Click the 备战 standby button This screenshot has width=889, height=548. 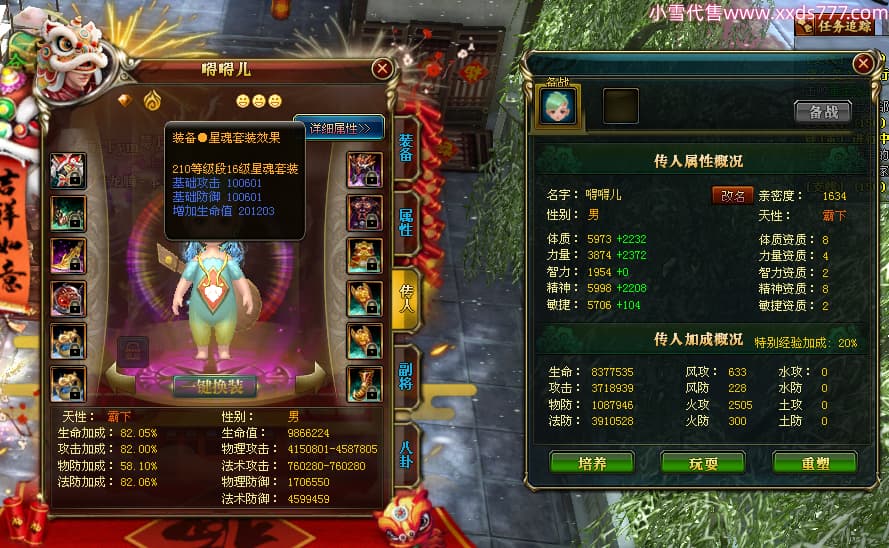[x=823, y=111]
